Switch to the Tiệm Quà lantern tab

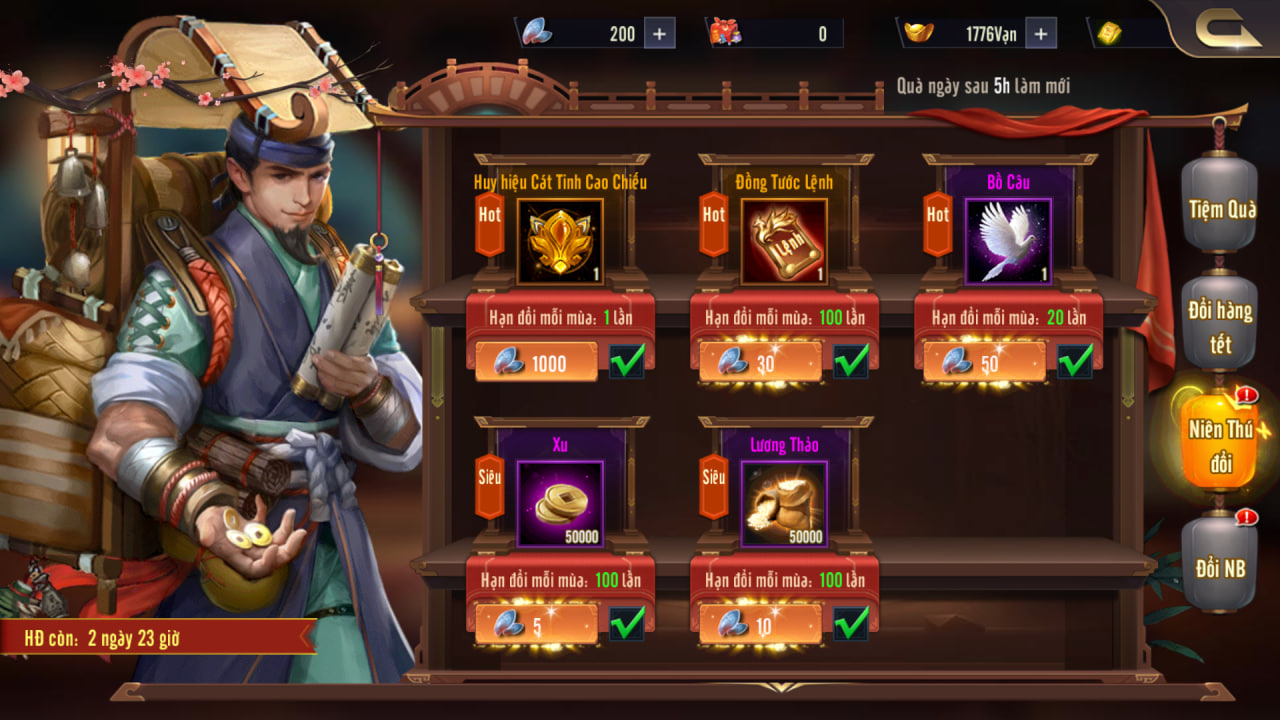1219,208
